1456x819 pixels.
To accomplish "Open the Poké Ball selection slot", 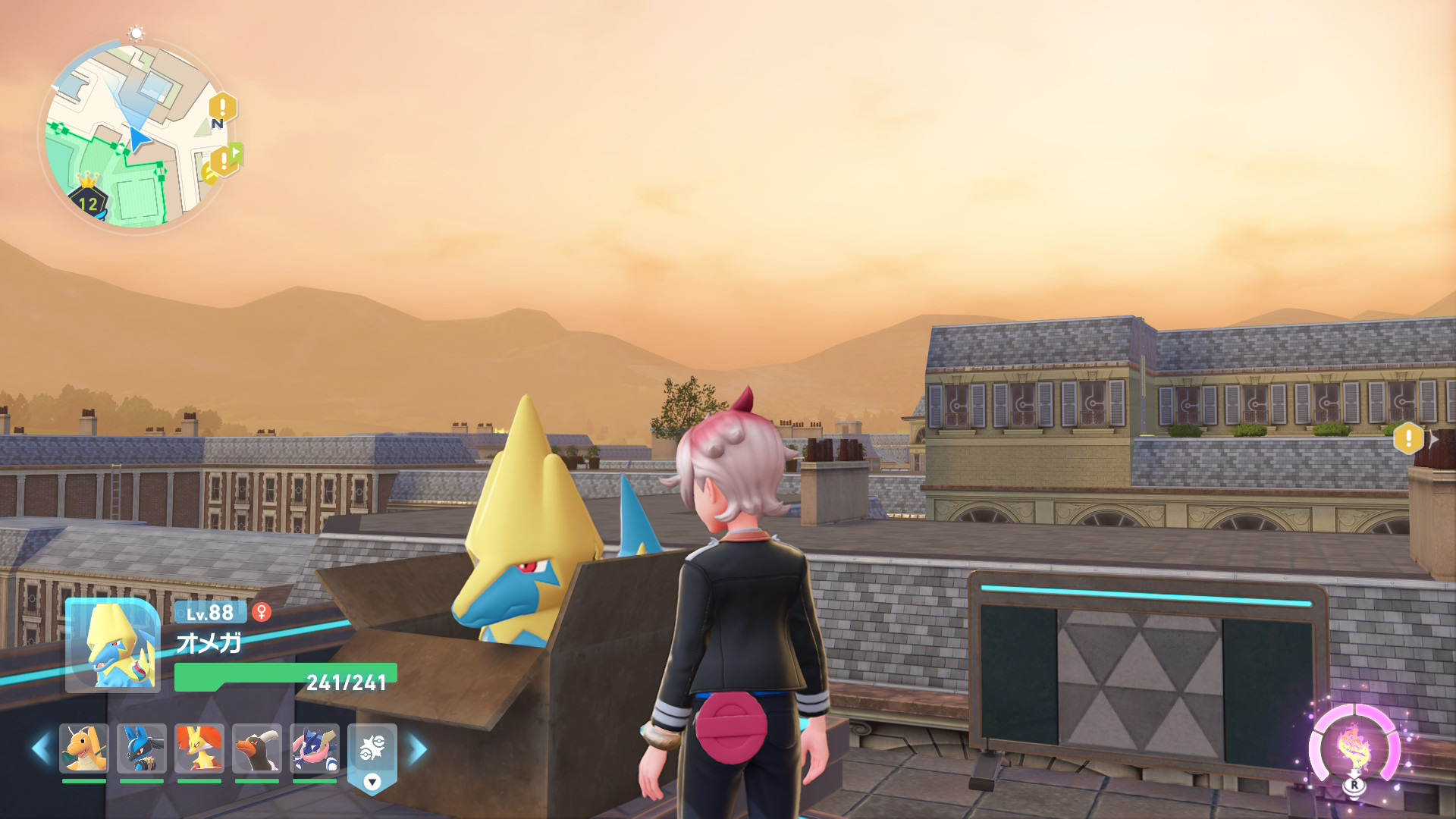I will coord(372,747).
